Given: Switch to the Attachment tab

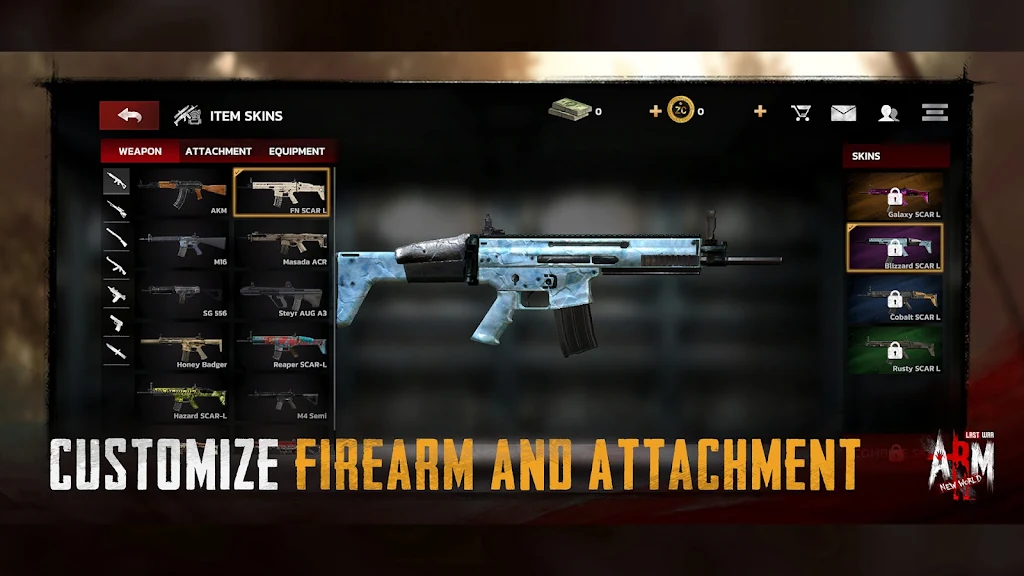Looking at the screenshot, I should [x=218, y=151].
